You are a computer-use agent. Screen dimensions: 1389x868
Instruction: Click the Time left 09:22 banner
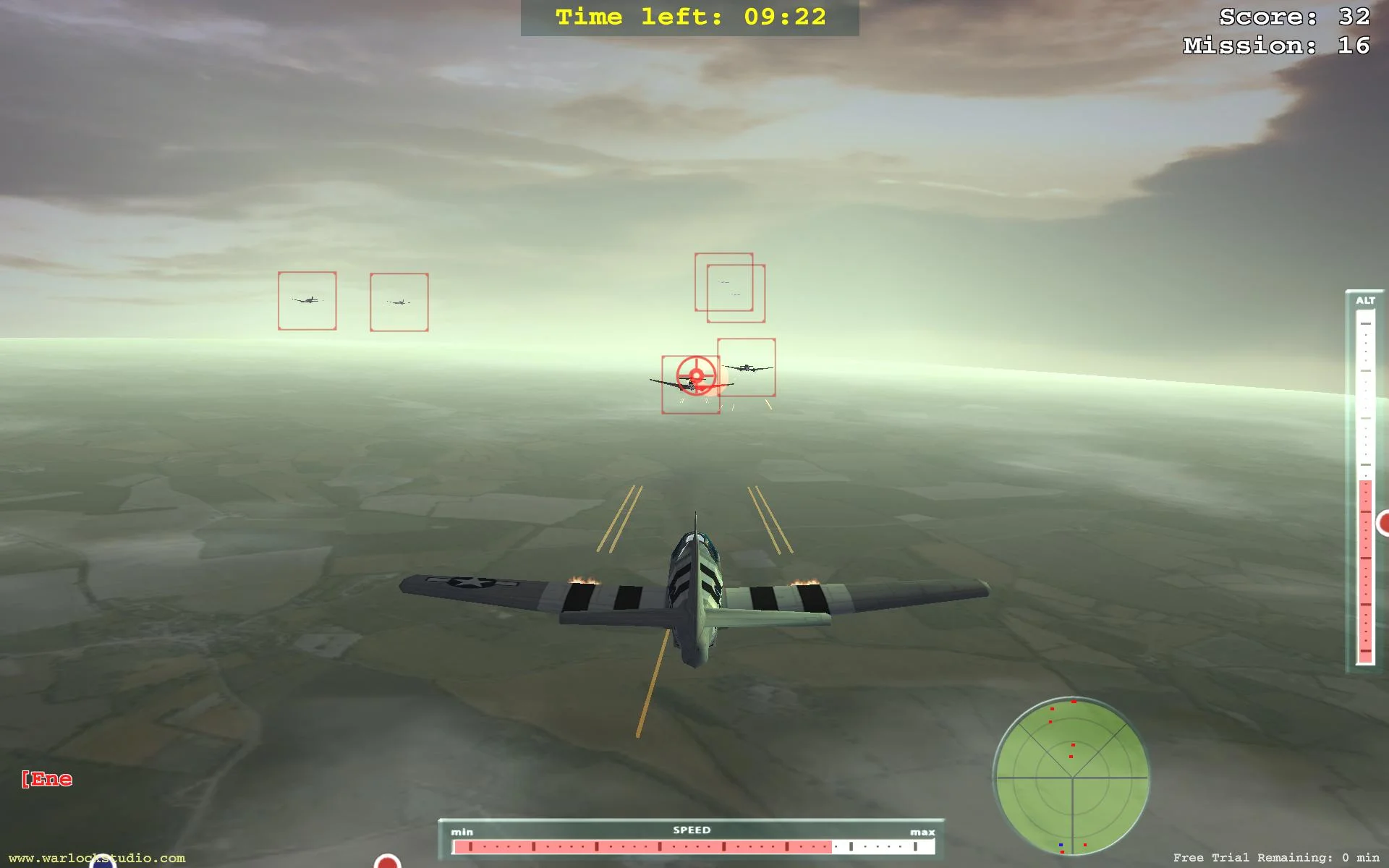(689, 17)
